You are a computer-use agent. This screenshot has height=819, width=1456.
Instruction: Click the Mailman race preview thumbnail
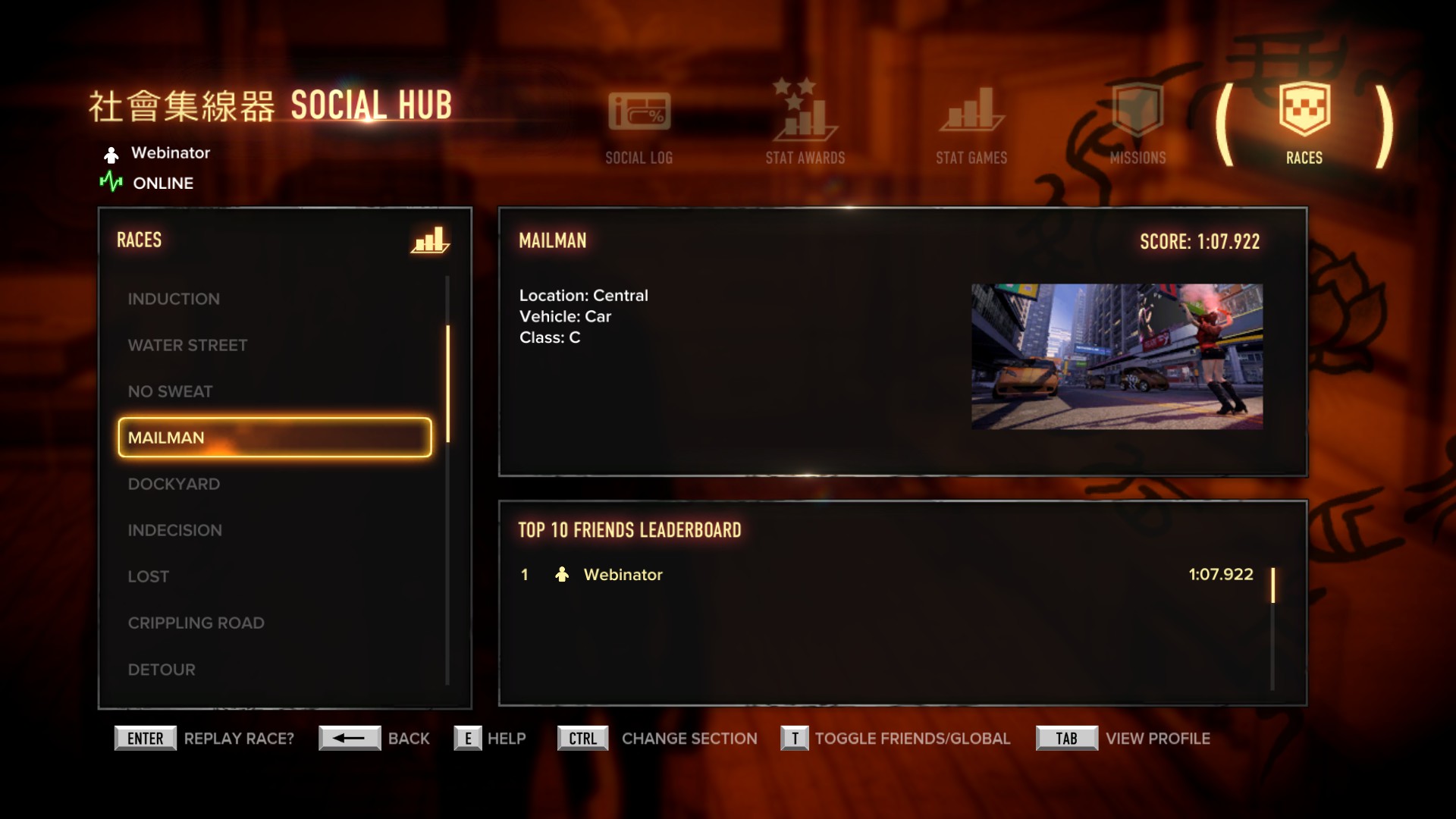1117,356
